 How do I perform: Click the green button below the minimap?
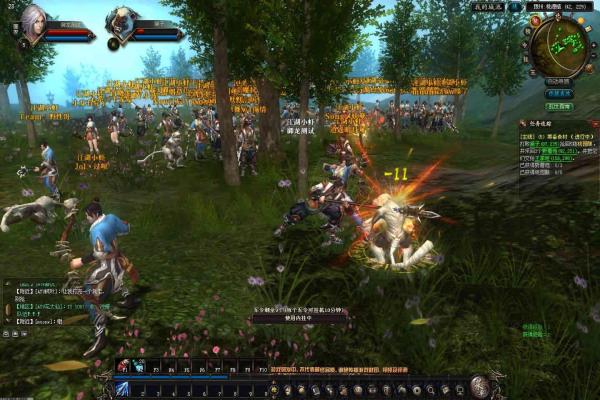click(559, 105)
